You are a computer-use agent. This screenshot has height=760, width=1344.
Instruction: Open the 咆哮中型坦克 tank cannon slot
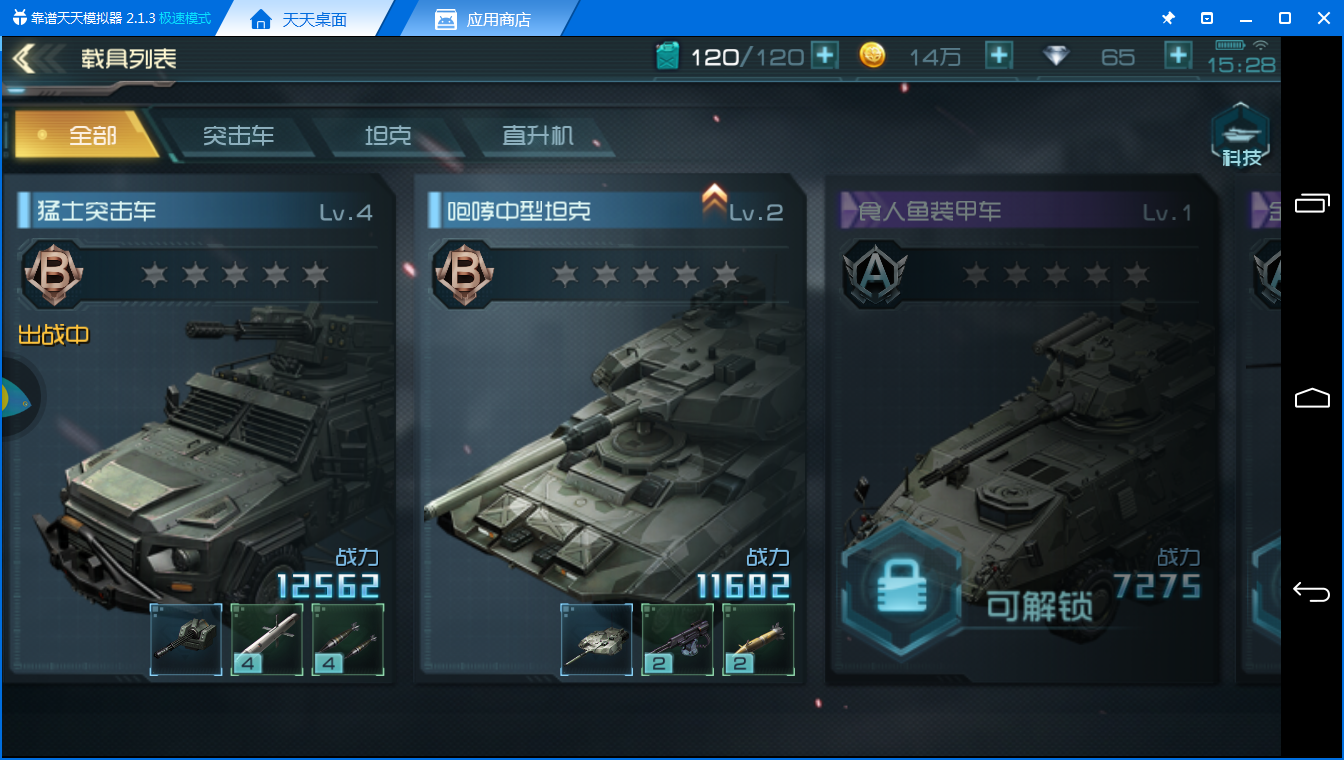(596, 639)
